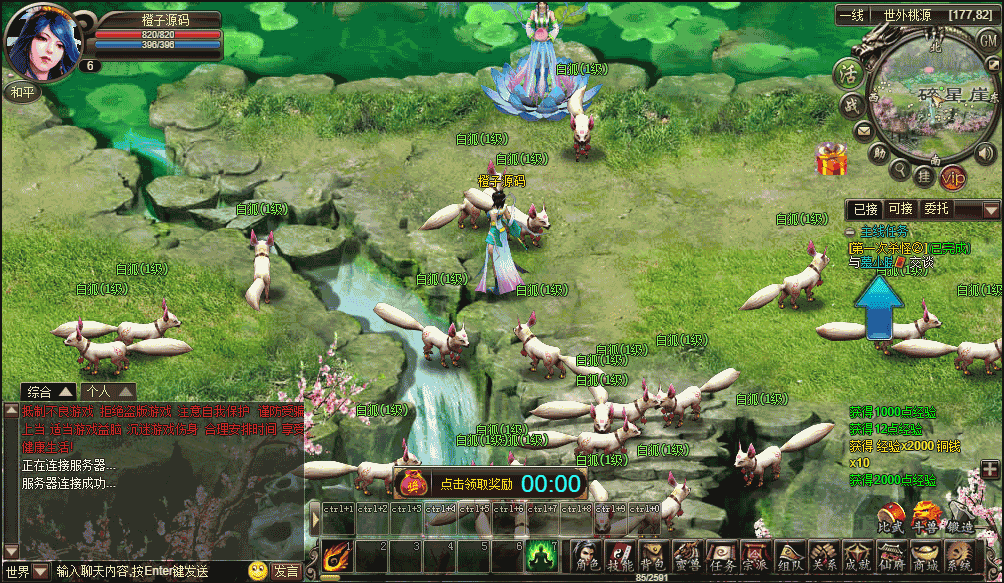
Task: Open the 世界 chat channel dropdown
Action: tap(26, 572)
